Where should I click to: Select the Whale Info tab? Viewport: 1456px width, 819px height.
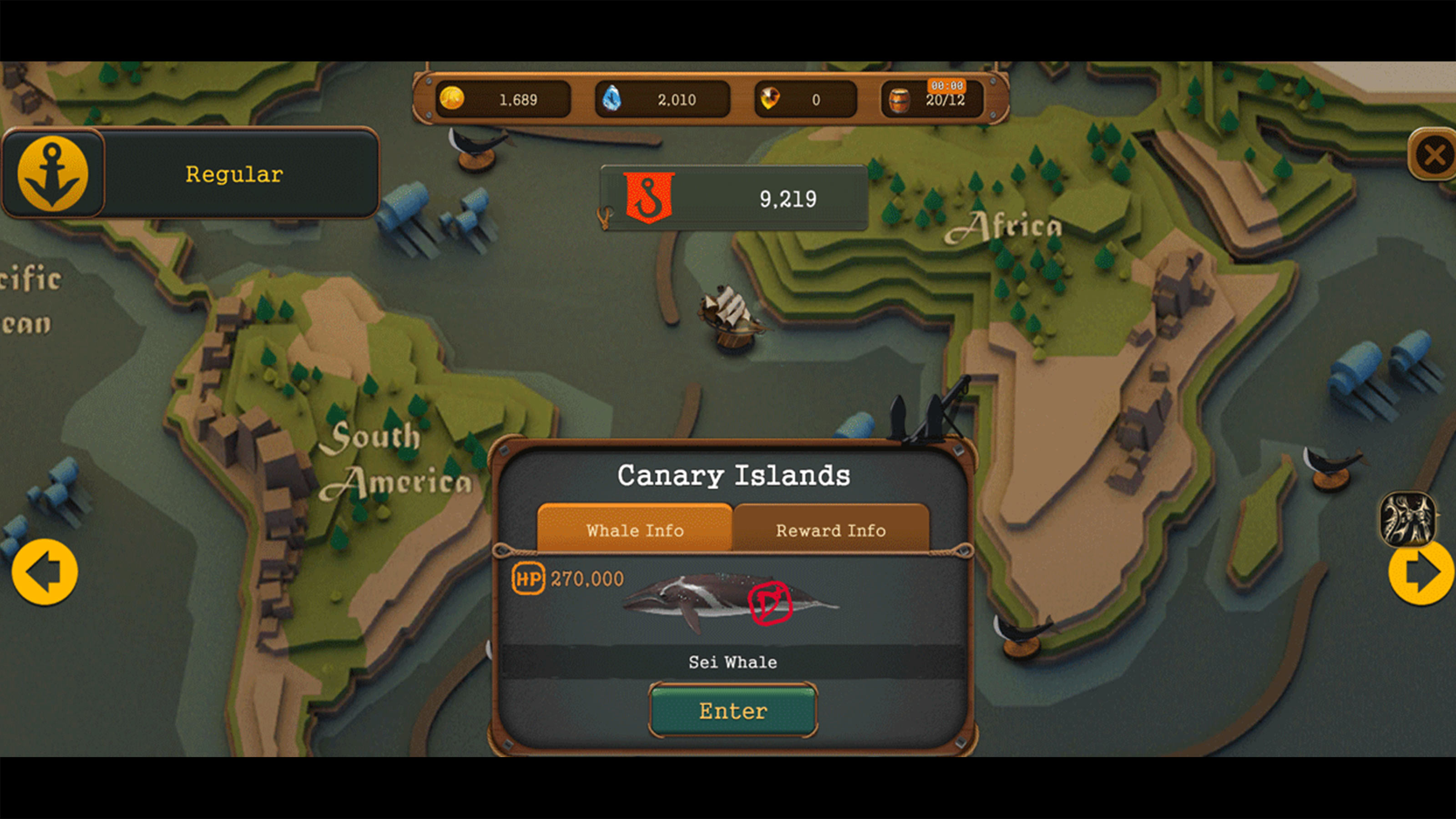pyautogui.click(x=635, y=530)
